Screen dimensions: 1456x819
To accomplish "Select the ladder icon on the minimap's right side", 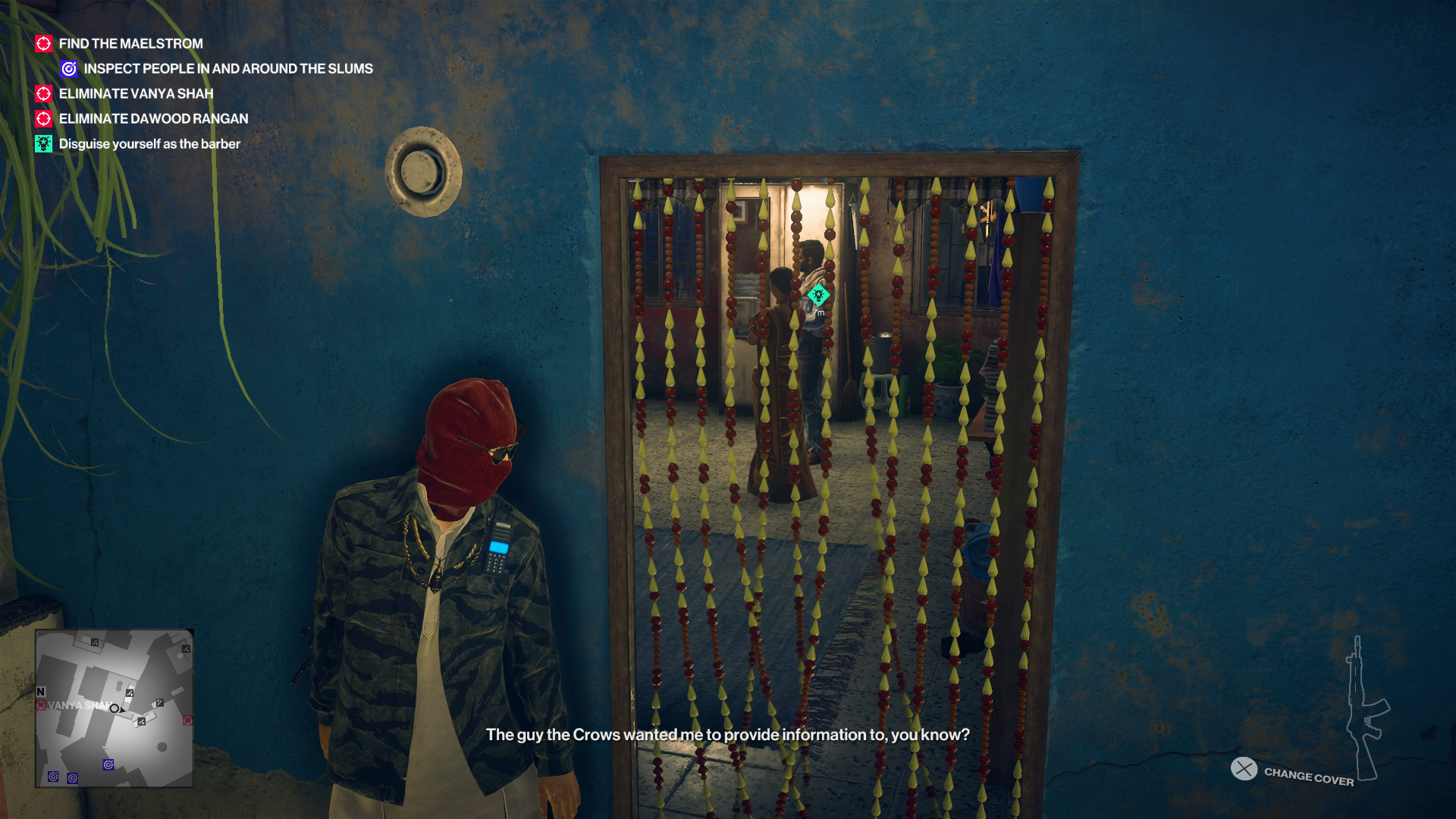I will click(159, 703).
